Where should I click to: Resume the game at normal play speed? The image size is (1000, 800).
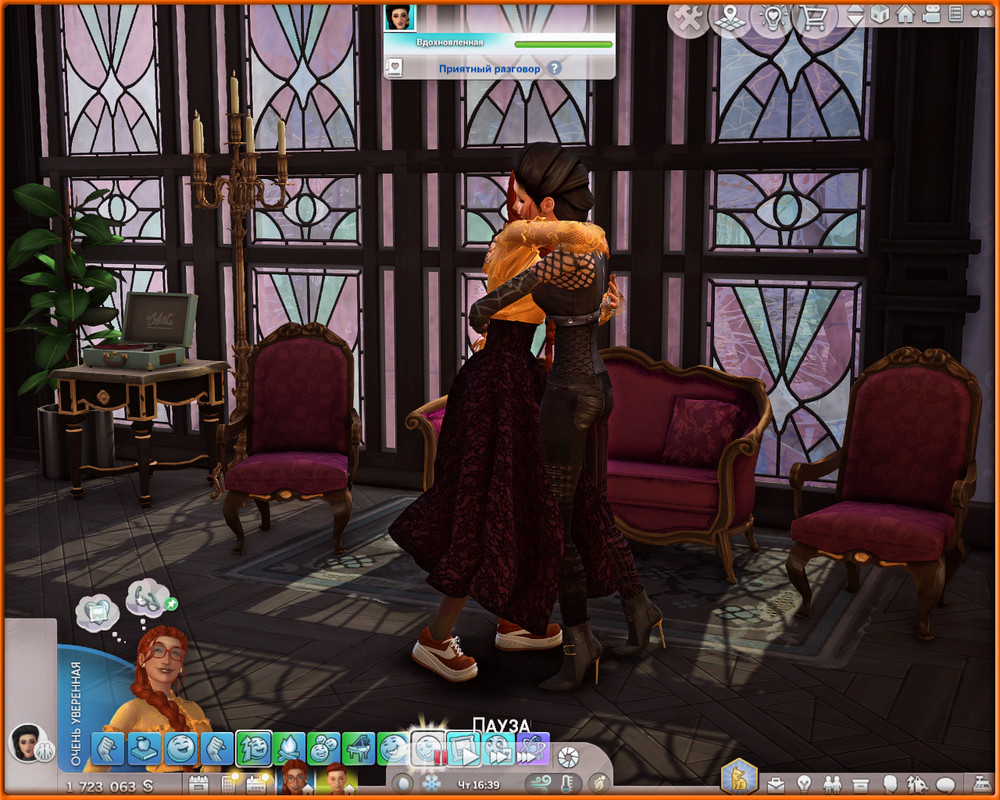point(463,748)
